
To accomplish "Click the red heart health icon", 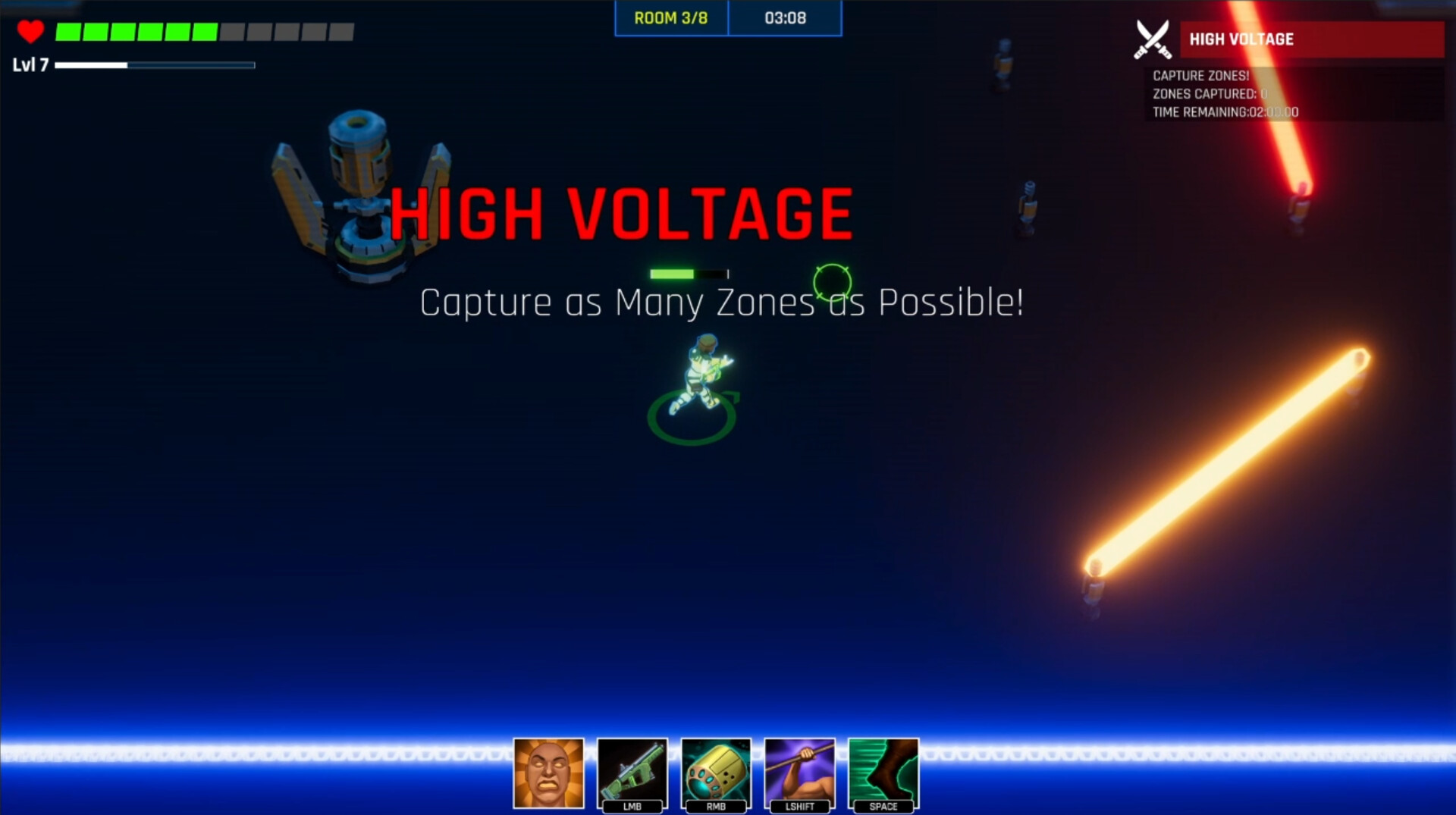I will (x=30, y=31).
